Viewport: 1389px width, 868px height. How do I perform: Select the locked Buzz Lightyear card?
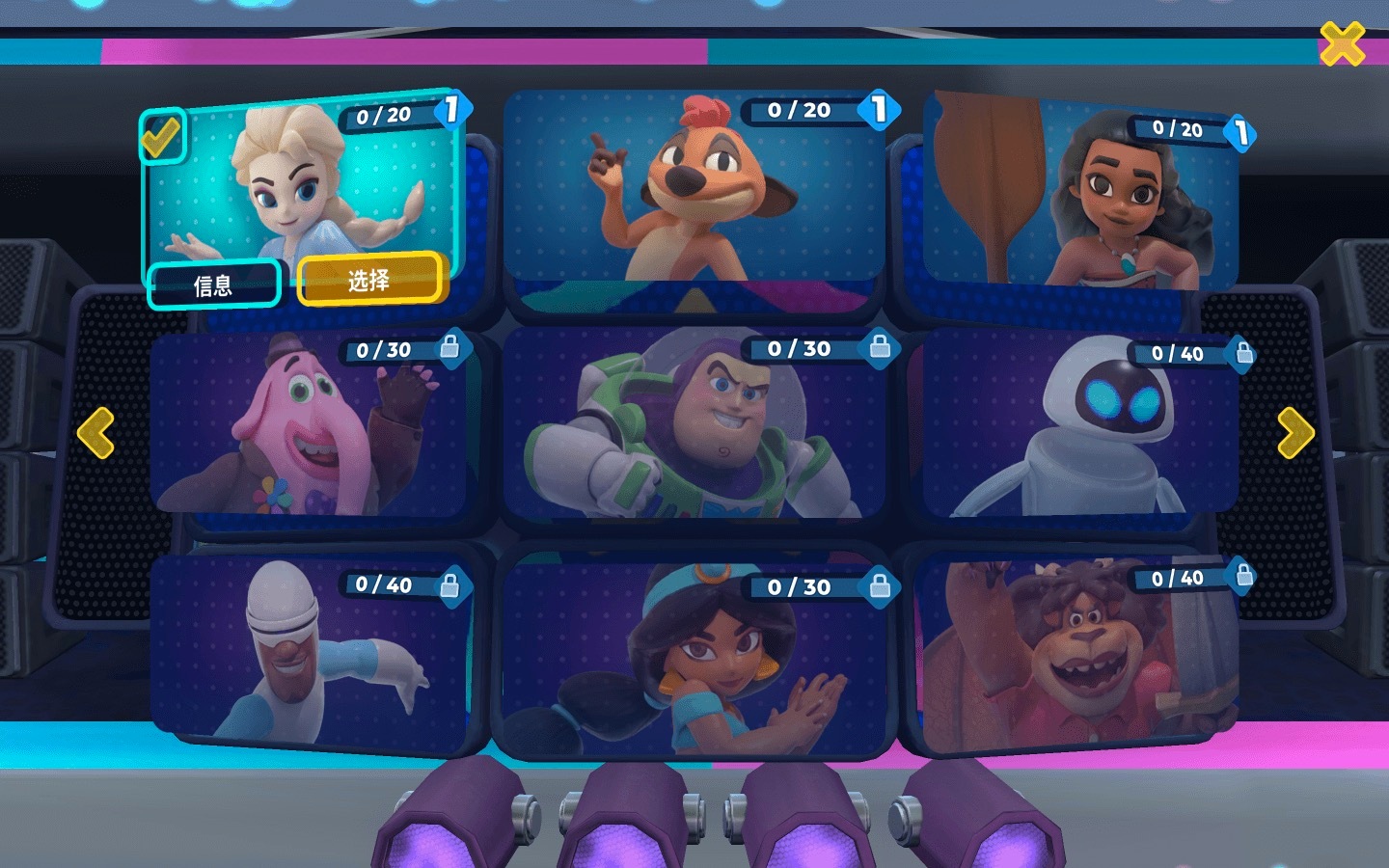pyautogui.click(x=694, y=424)
